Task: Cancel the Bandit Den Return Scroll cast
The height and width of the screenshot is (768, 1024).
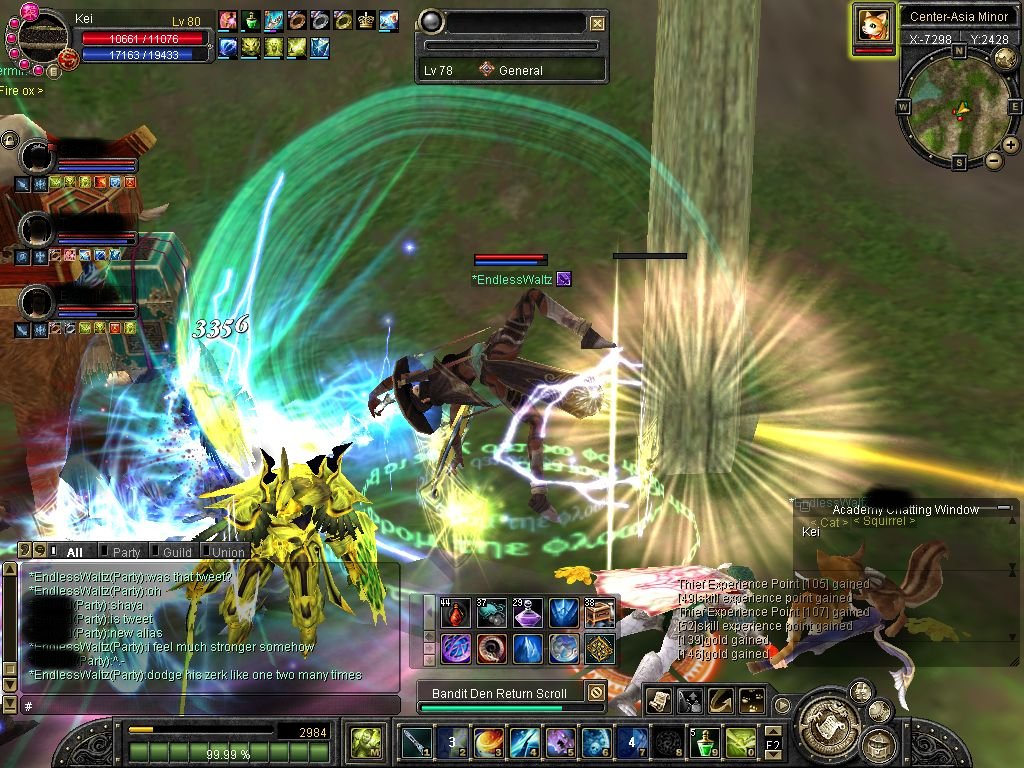Action: (595, 692)
